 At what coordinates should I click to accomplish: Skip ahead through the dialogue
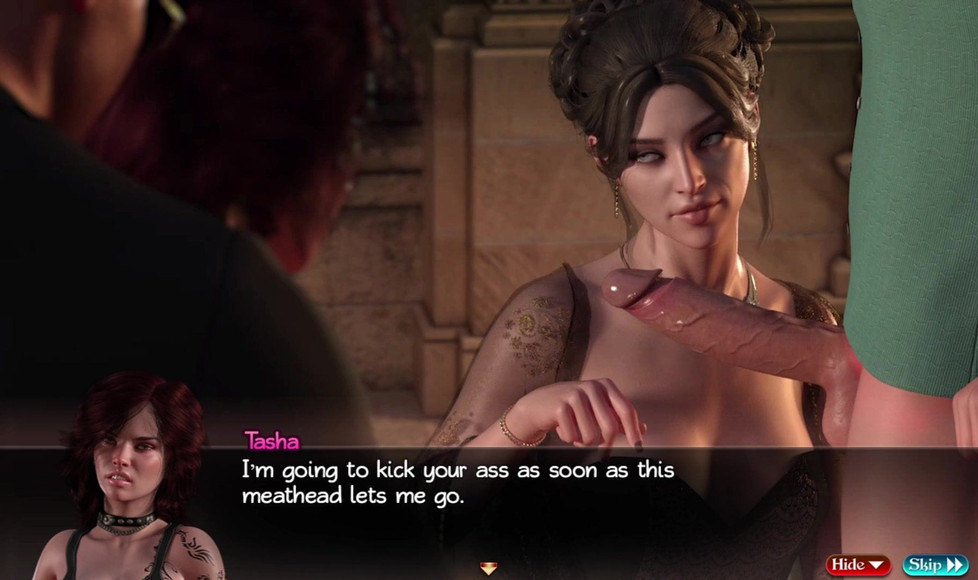coord(935,565)
